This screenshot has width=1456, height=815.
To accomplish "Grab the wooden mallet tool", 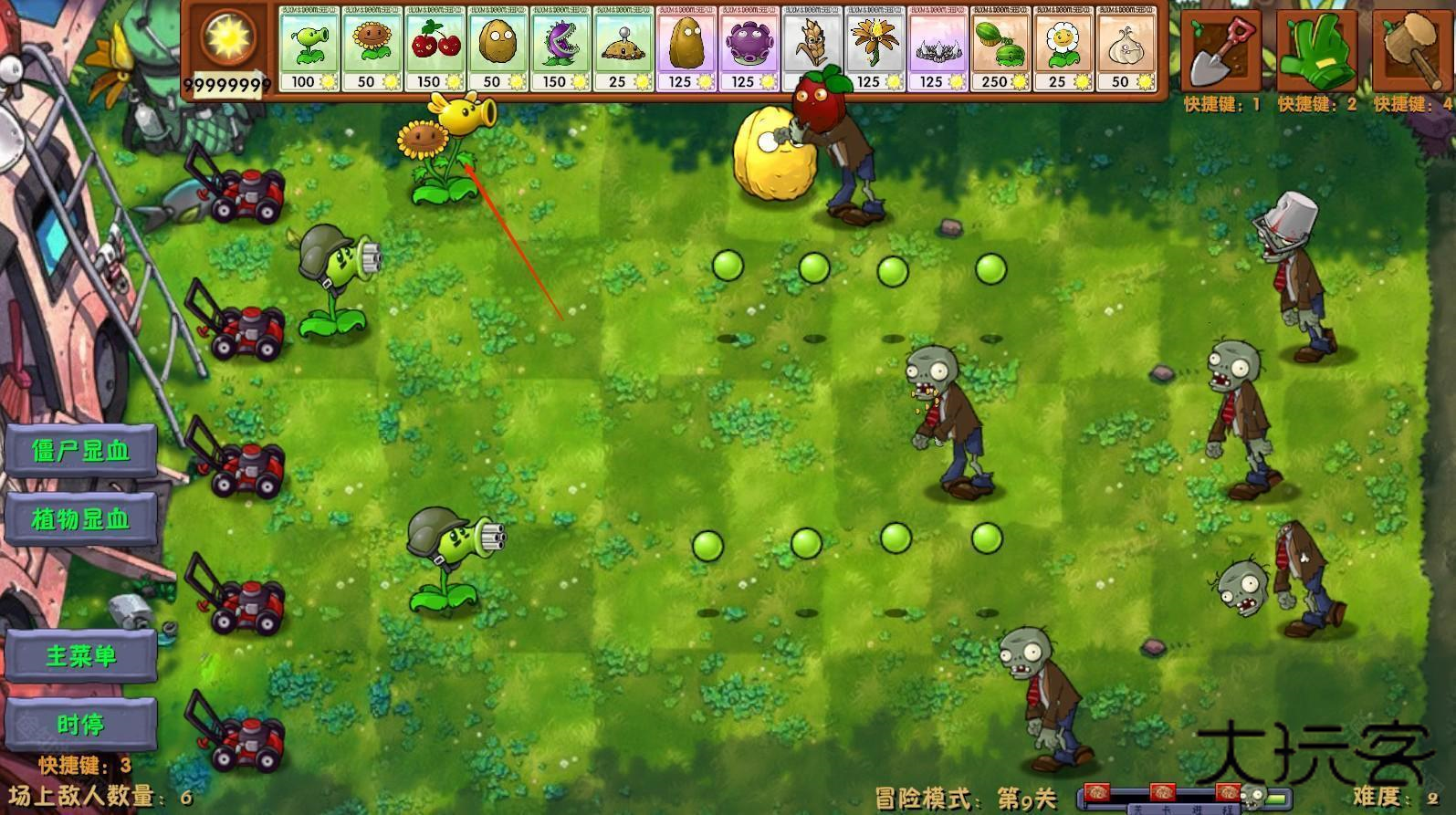I will pyautogui.click(x=1410, y=50).
